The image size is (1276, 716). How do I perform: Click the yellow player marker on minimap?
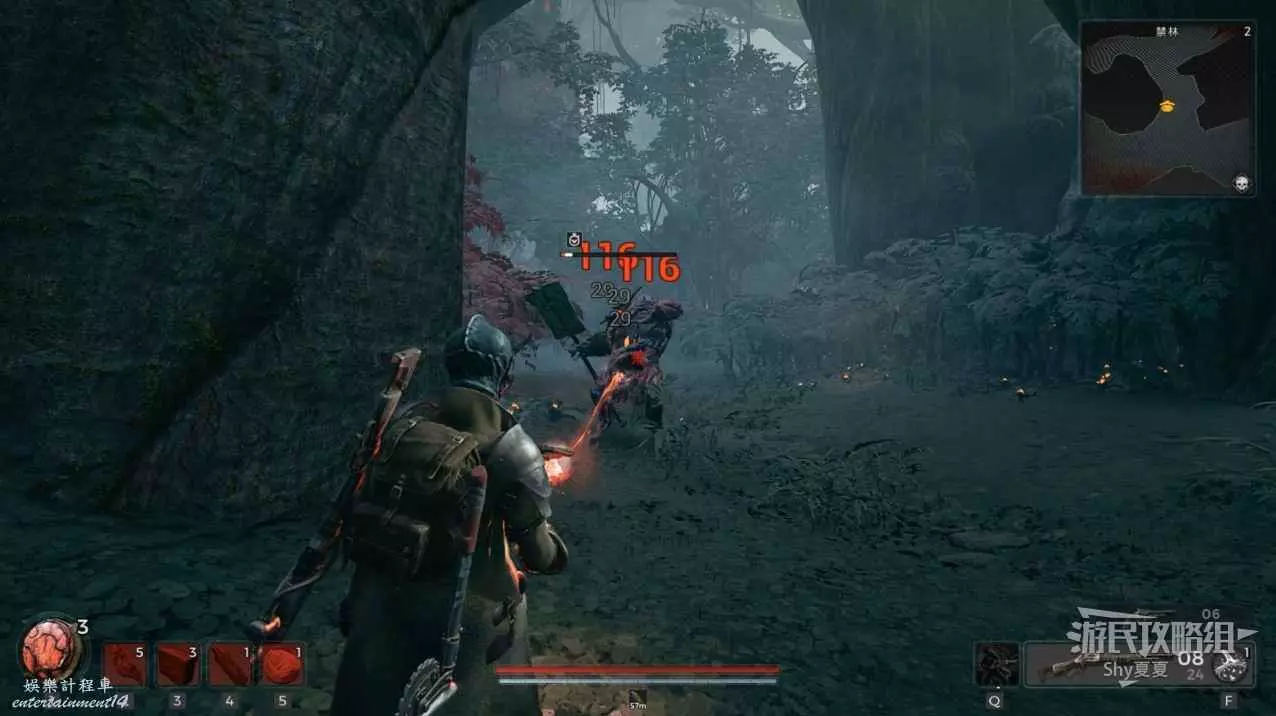click(x=1166, y=105)
